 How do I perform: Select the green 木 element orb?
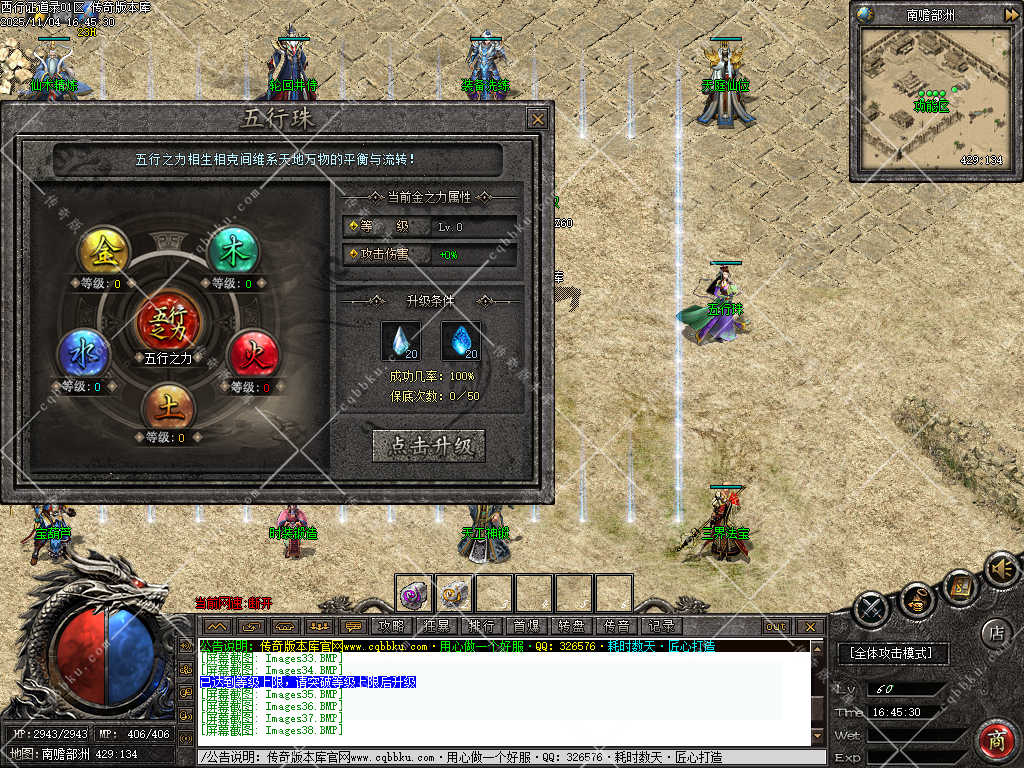[x=233, y=251]
